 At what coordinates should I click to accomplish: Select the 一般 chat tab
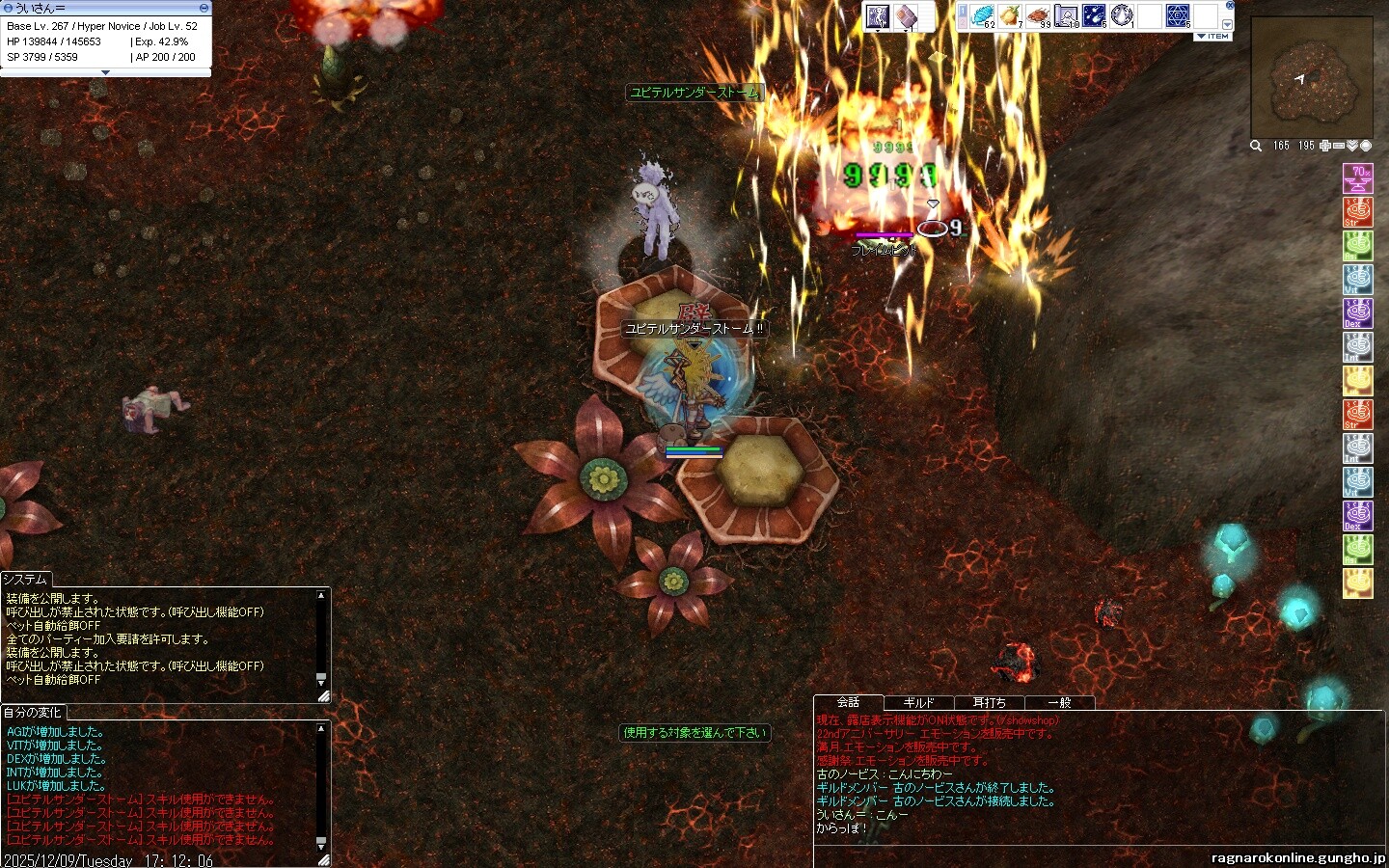[1059, 703]
